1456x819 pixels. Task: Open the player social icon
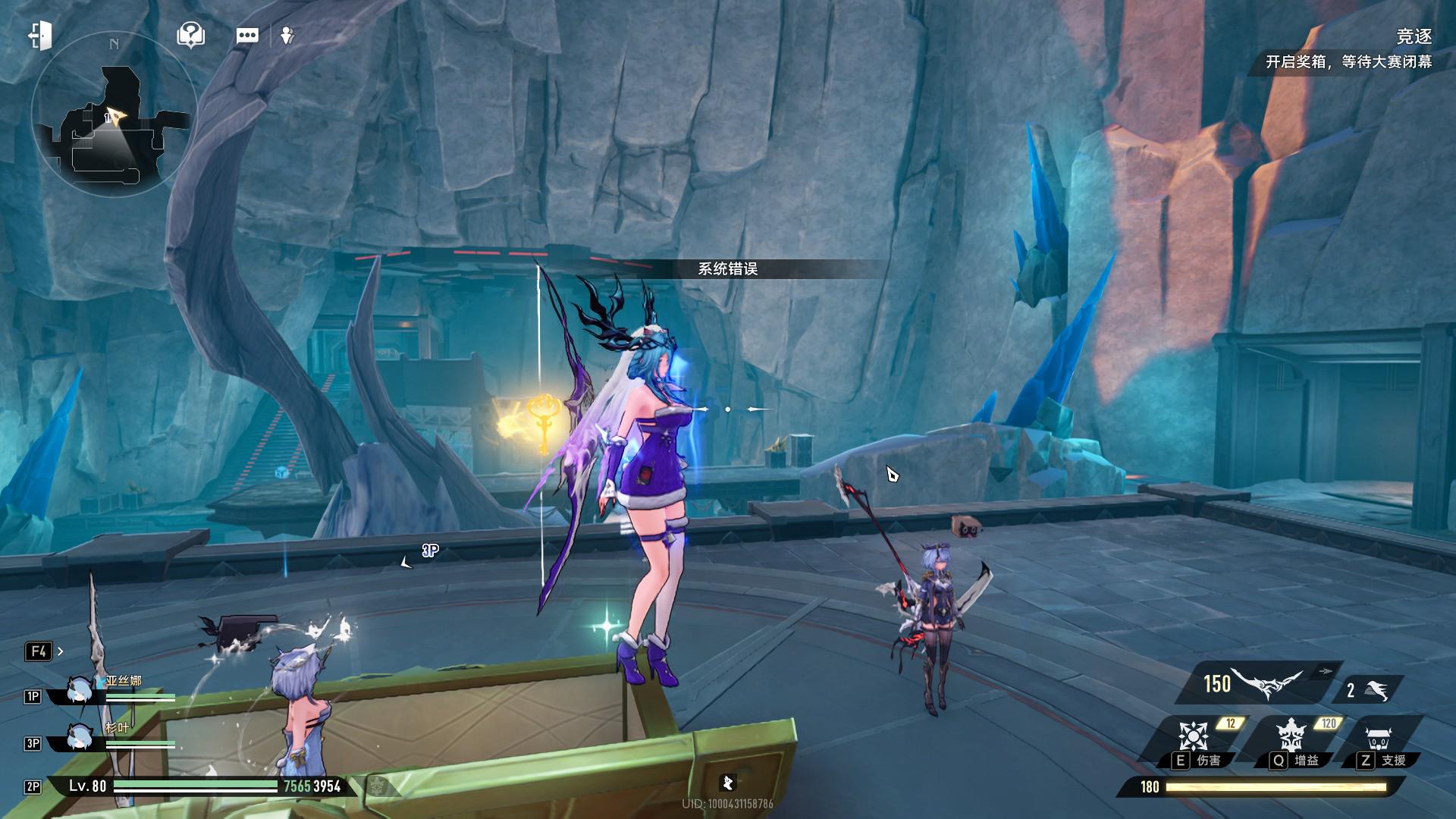pos(287,36)
